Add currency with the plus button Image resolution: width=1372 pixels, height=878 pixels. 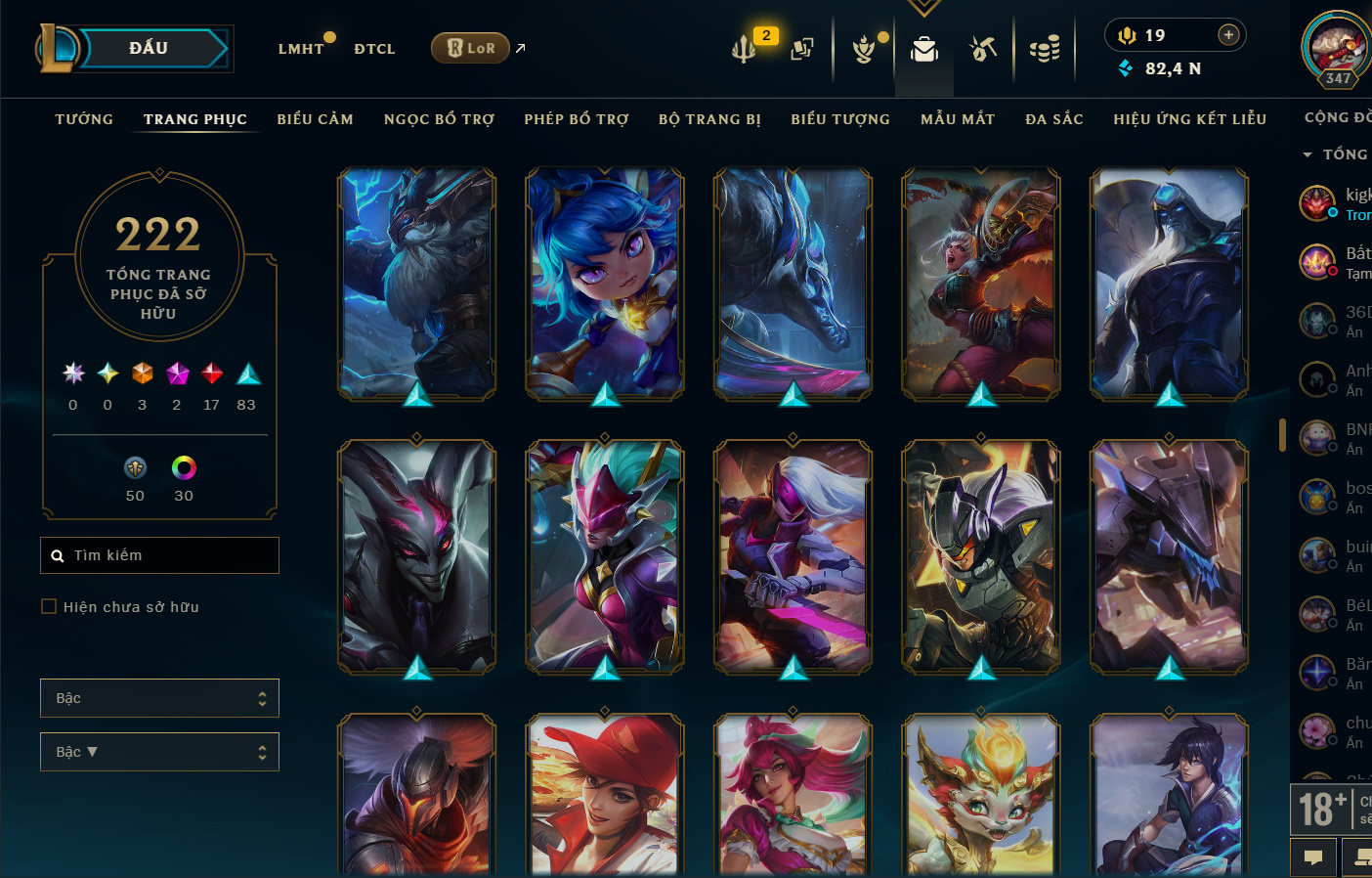pyautogui.click(x=1228, y=35)
